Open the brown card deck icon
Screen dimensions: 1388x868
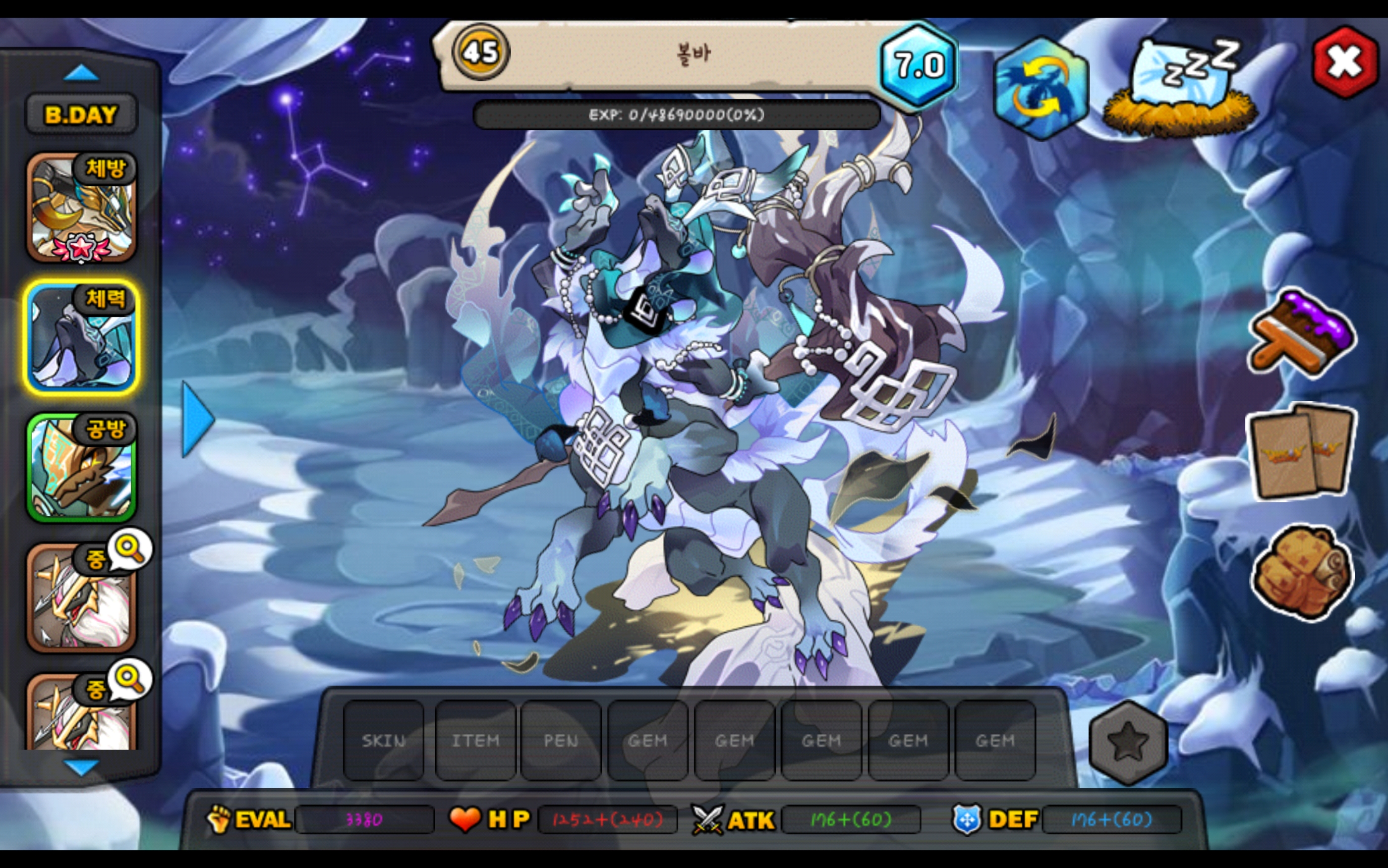pos(1302,451)
